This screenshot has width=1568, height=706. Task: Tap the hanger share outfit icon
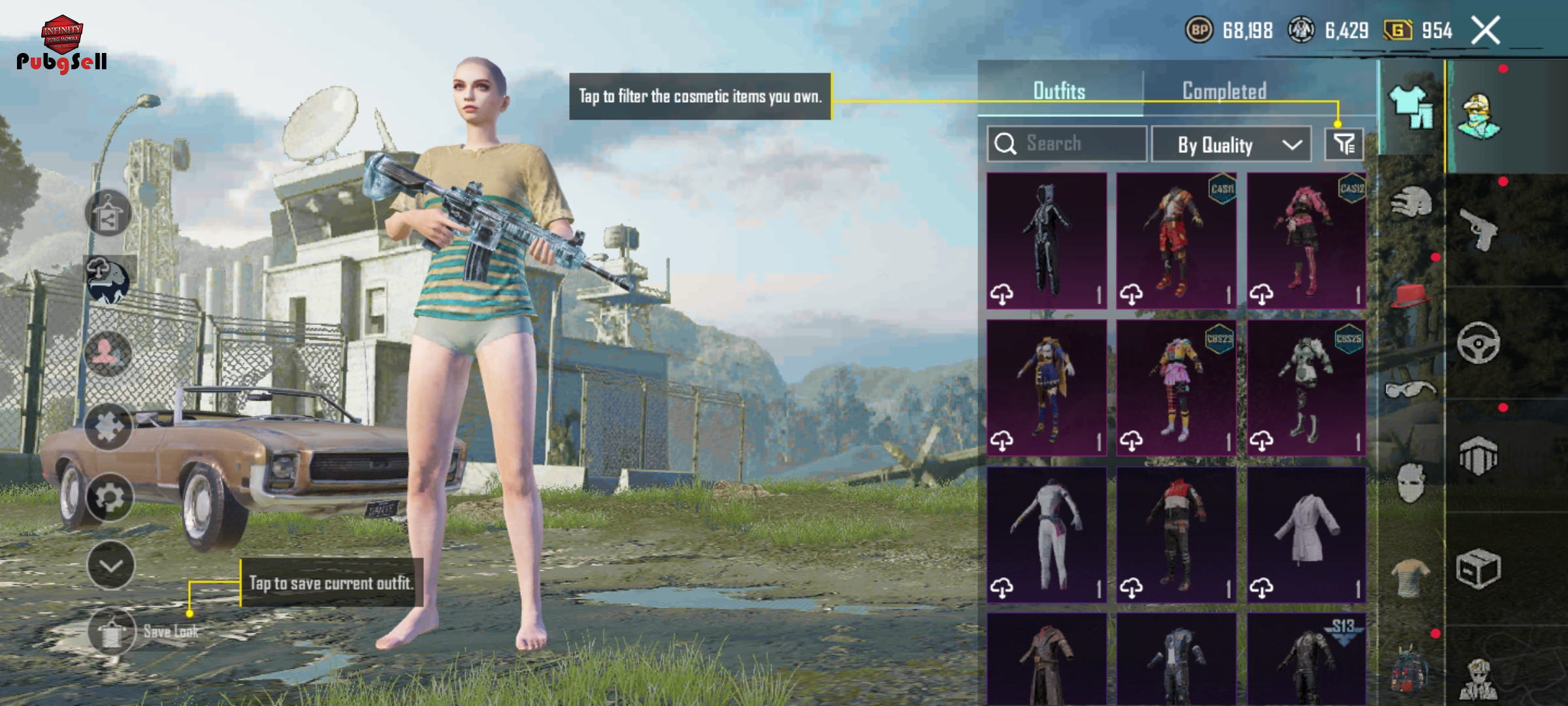(x=108, y=214)
